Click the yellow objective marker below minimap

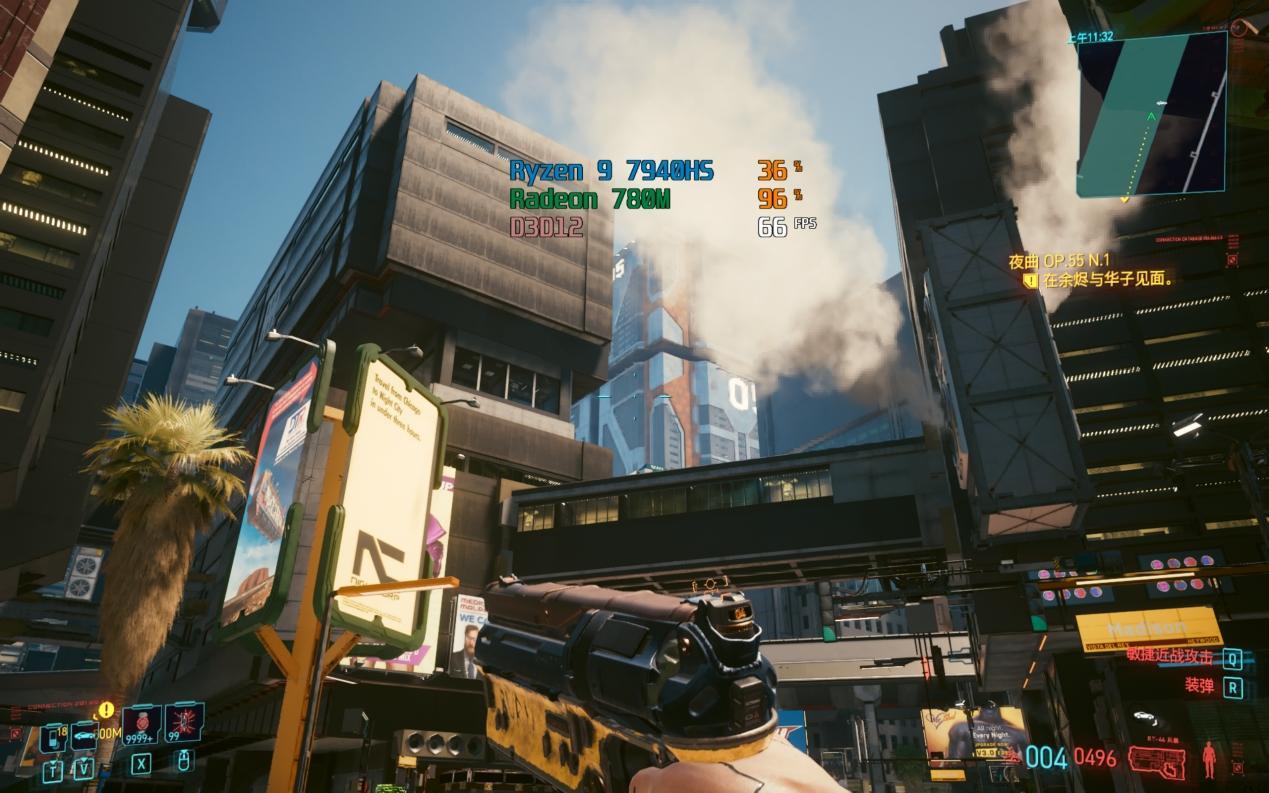point(1125,199)
